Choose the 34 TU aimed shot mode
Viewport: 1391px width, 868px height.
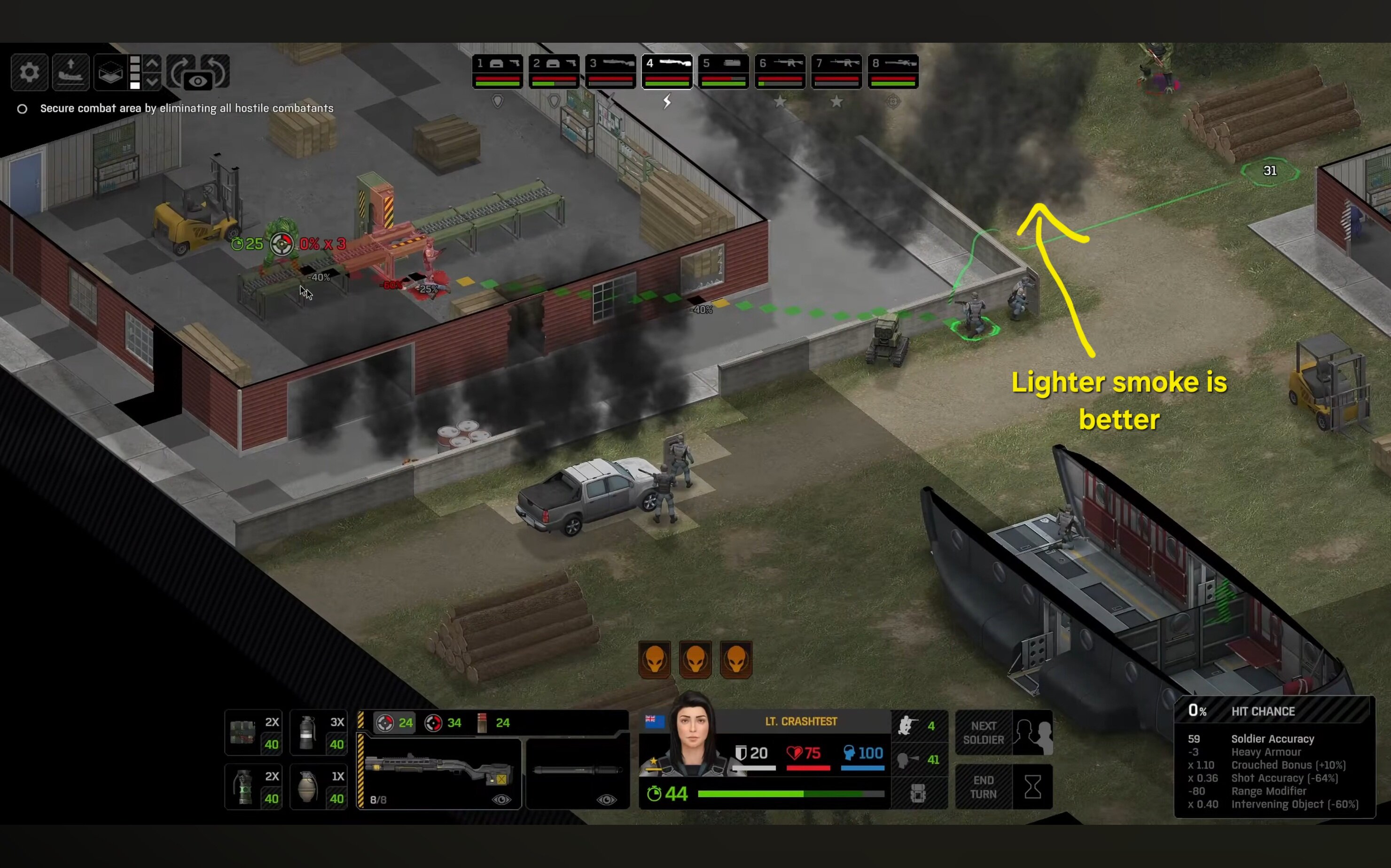pos(443,723)
